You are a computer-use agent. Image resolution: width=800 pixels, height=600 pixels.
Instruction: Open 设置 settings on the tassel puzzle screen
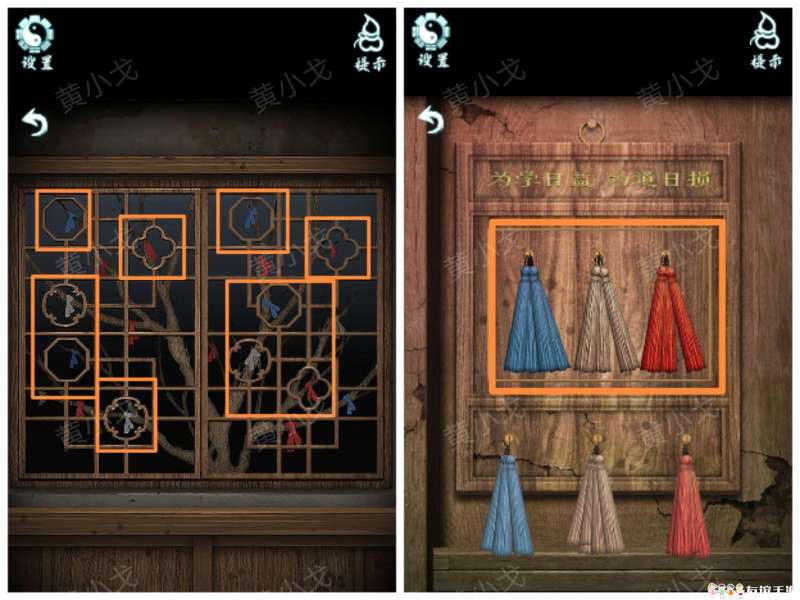[x=431, y=40]
